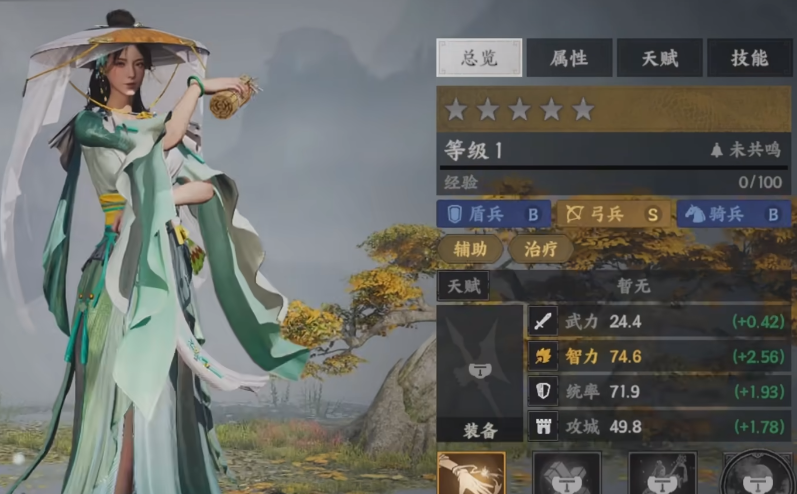Select the 统率 command stat row
The height and width of the screenshot is (494, 797).
click(x=658, y=391)
